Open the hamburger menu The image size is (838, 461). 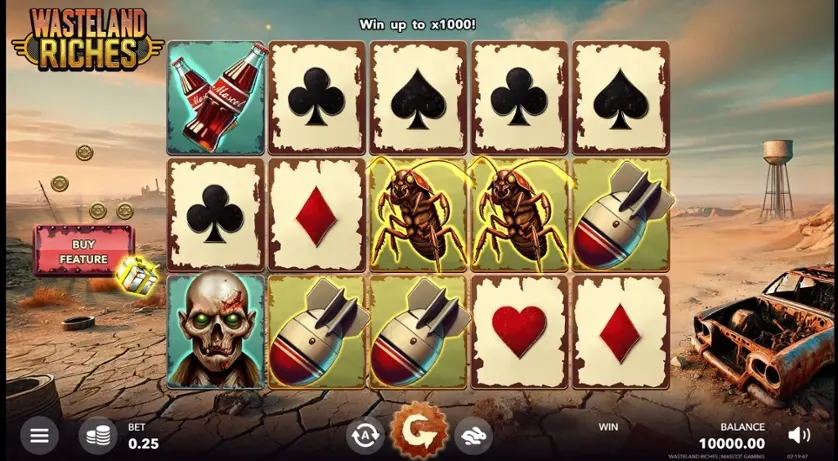[x=39, y=436]
